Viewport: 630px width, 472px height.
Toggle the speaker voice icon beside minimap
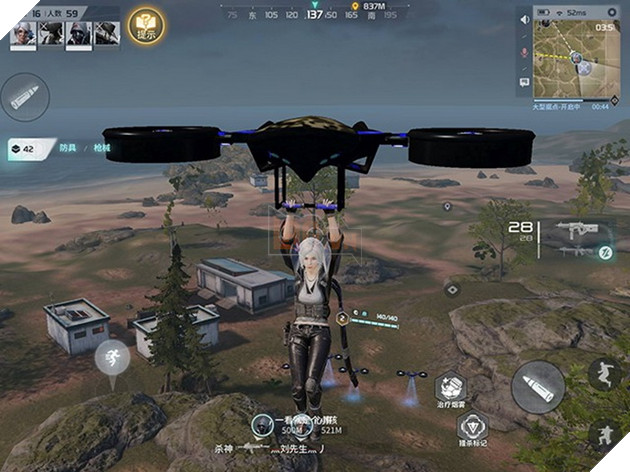524,21
